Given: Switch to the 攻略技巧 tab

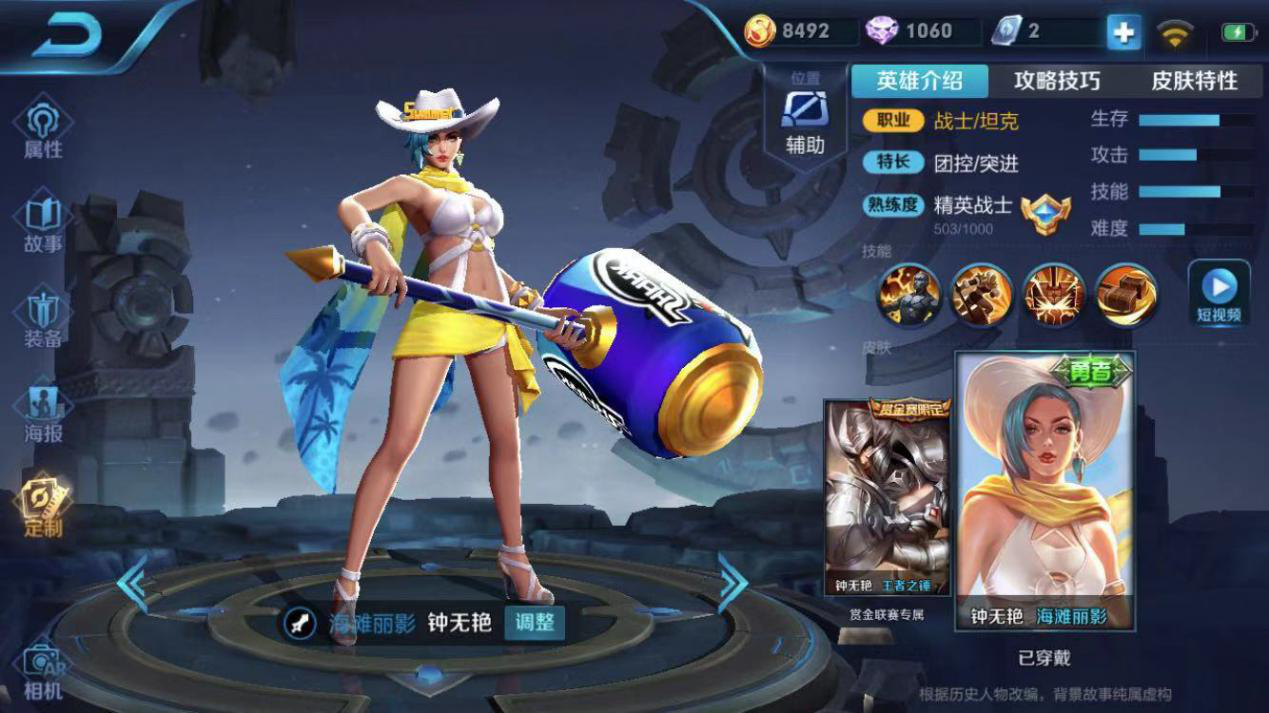Looking at the screenshot, I should click(1056, 81).
